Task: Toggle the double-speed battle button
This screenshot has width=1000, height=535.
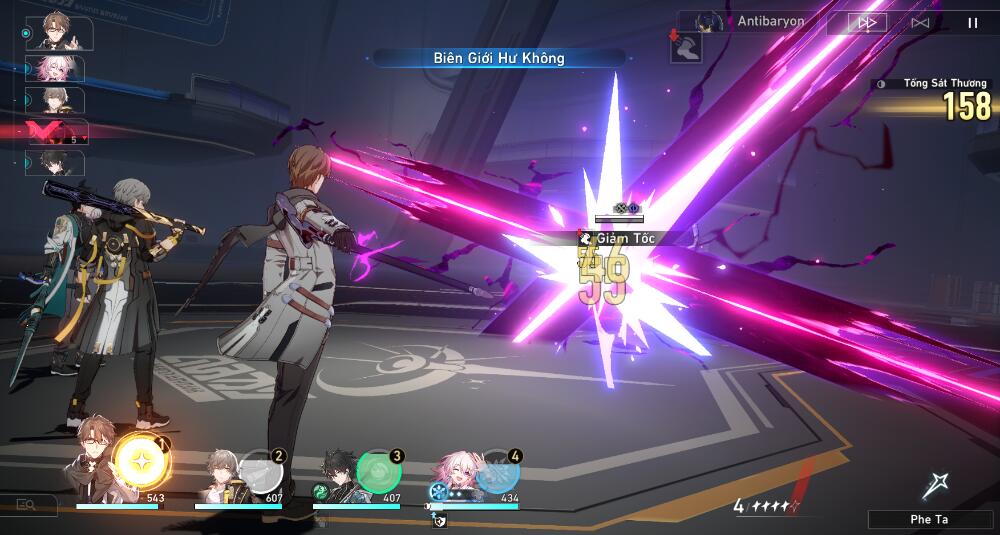Action: 868,21
